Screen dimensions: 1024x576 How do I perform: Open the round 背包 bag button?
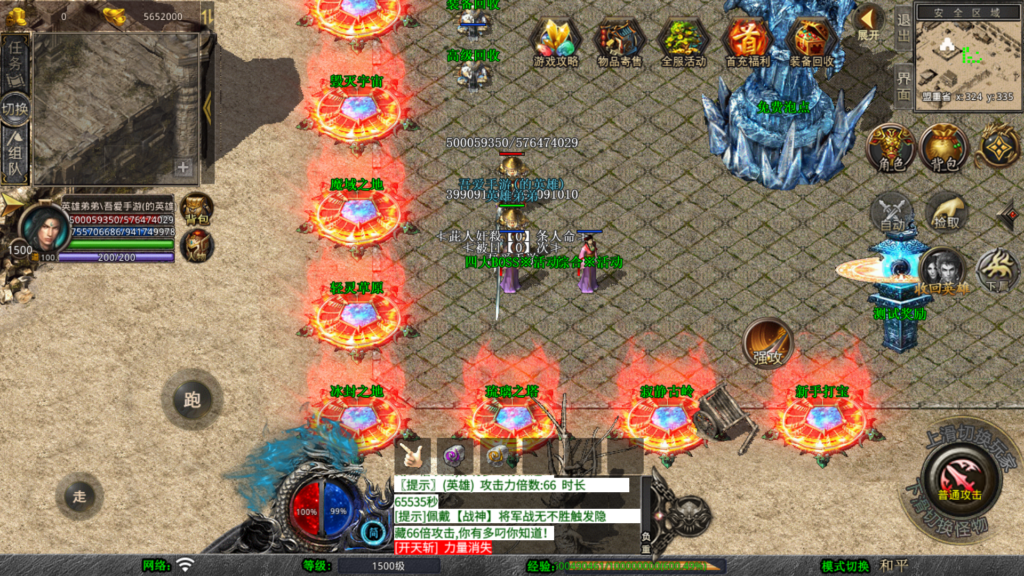pyautogui.click(x=943, y=148)
